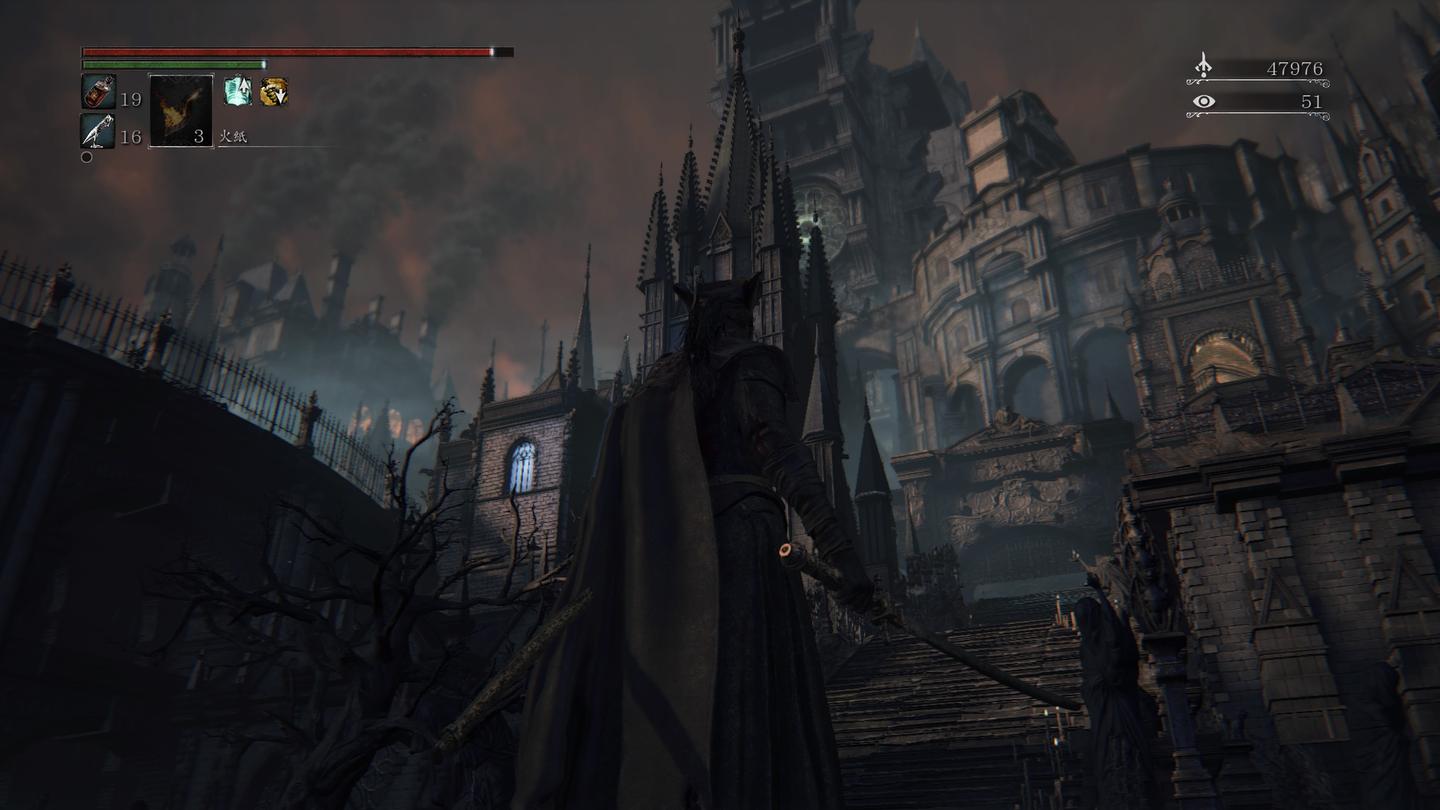
Task: Click the gold down-arrow debuff icon
Action: pos(274,92)
